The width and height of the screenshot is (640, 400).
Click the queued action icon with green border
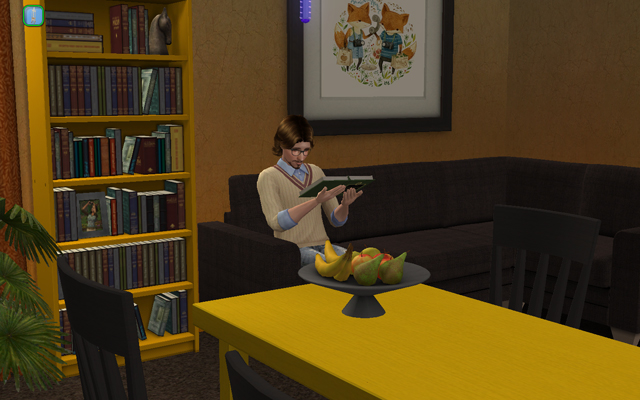[x=33, y=16]
